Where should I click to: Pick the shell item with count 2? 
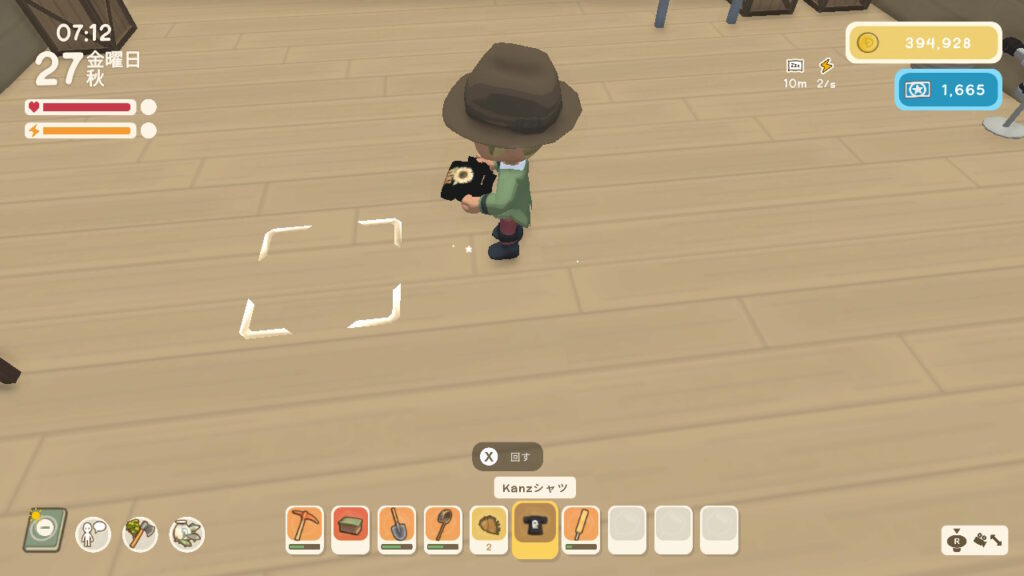pyautogui.click(x=489, y=528)
